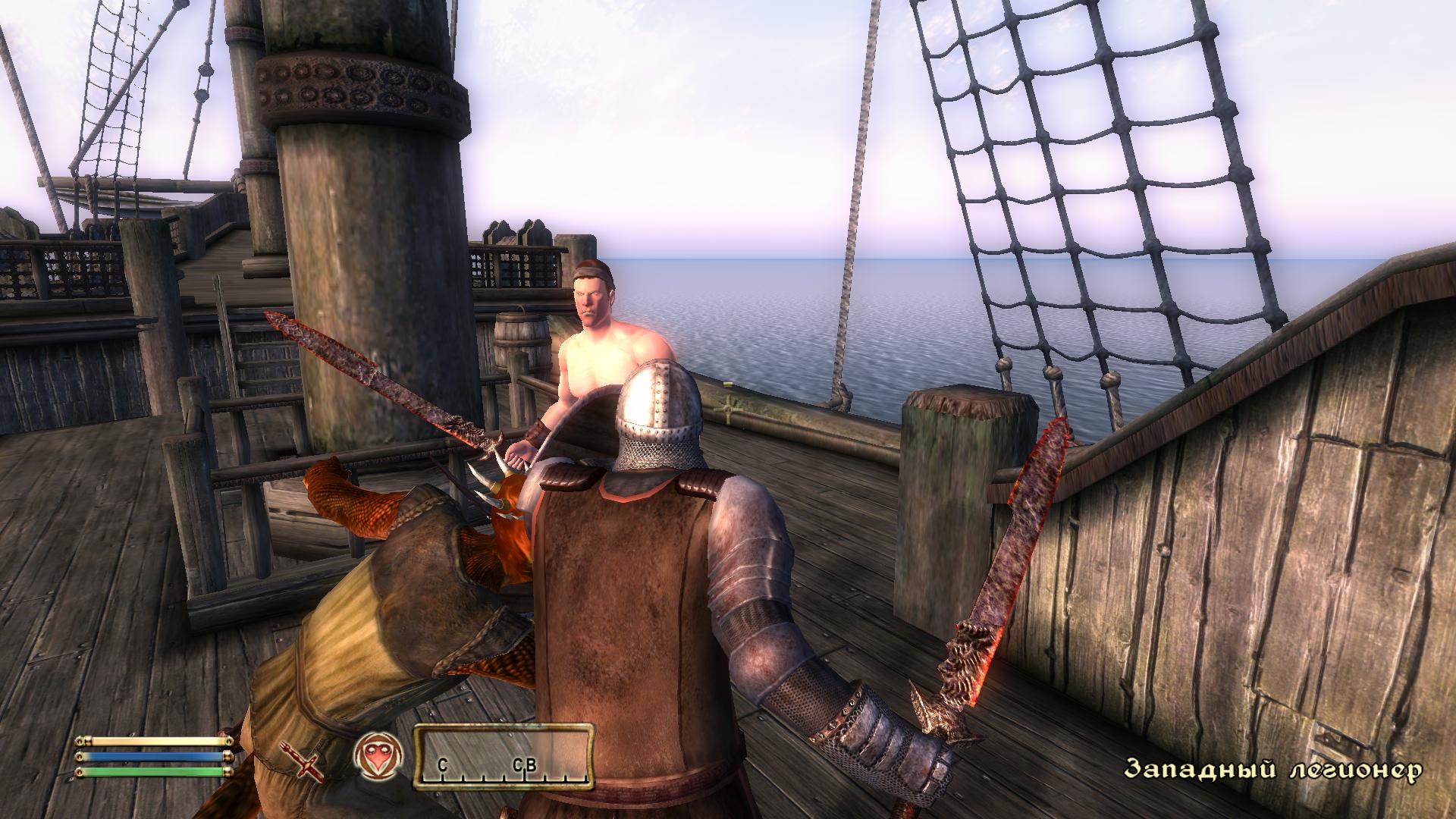
Task: Click the compass direction bar
Action: (504, 755)
